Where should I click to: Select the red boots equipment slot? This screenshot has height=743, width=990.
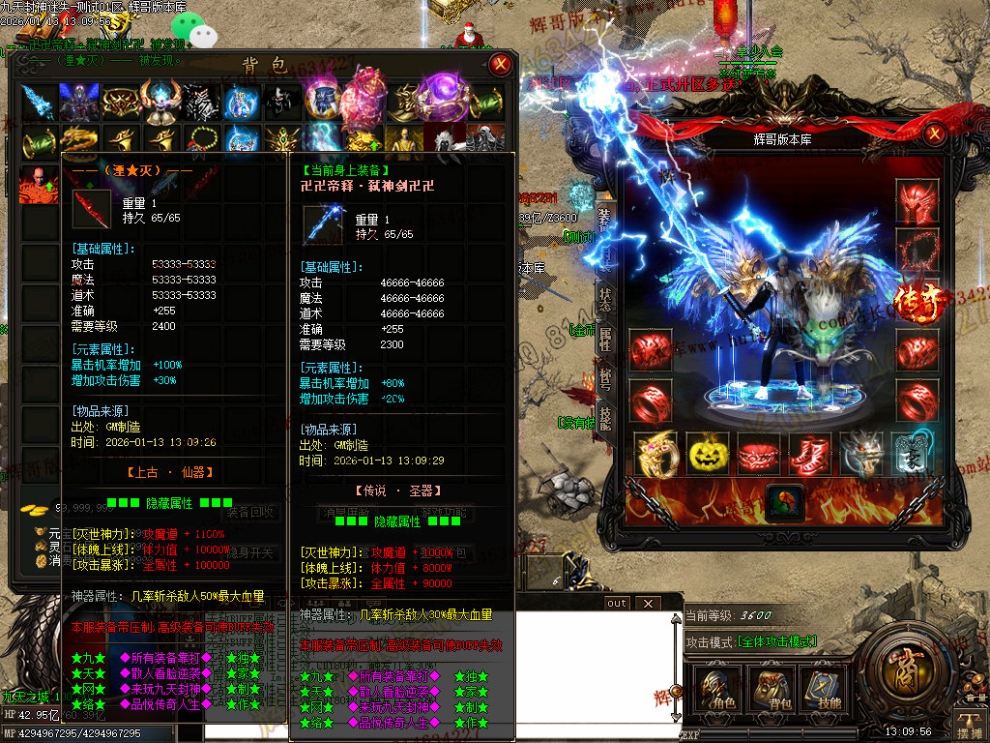[810, 454]
